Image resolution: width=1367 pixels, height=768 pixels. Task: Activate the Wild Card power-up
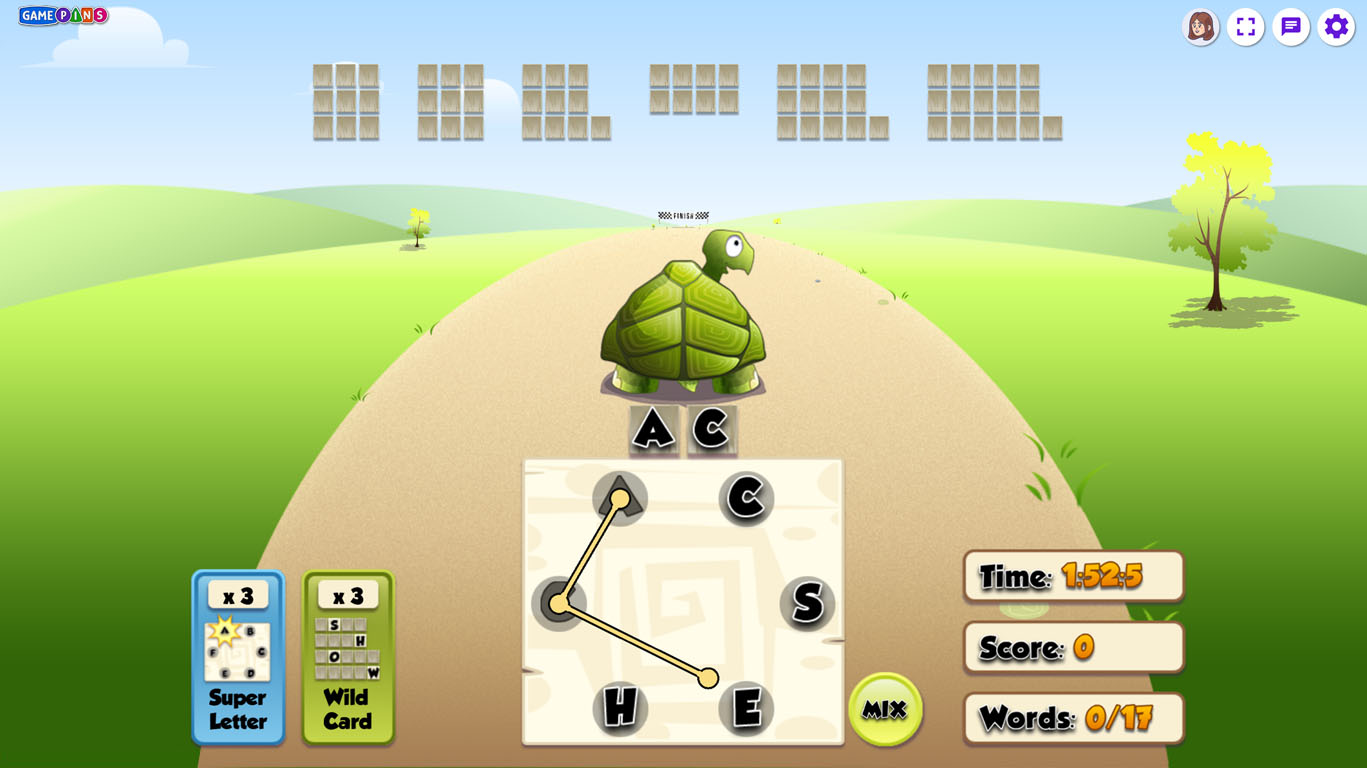click(x=348, y=657)
